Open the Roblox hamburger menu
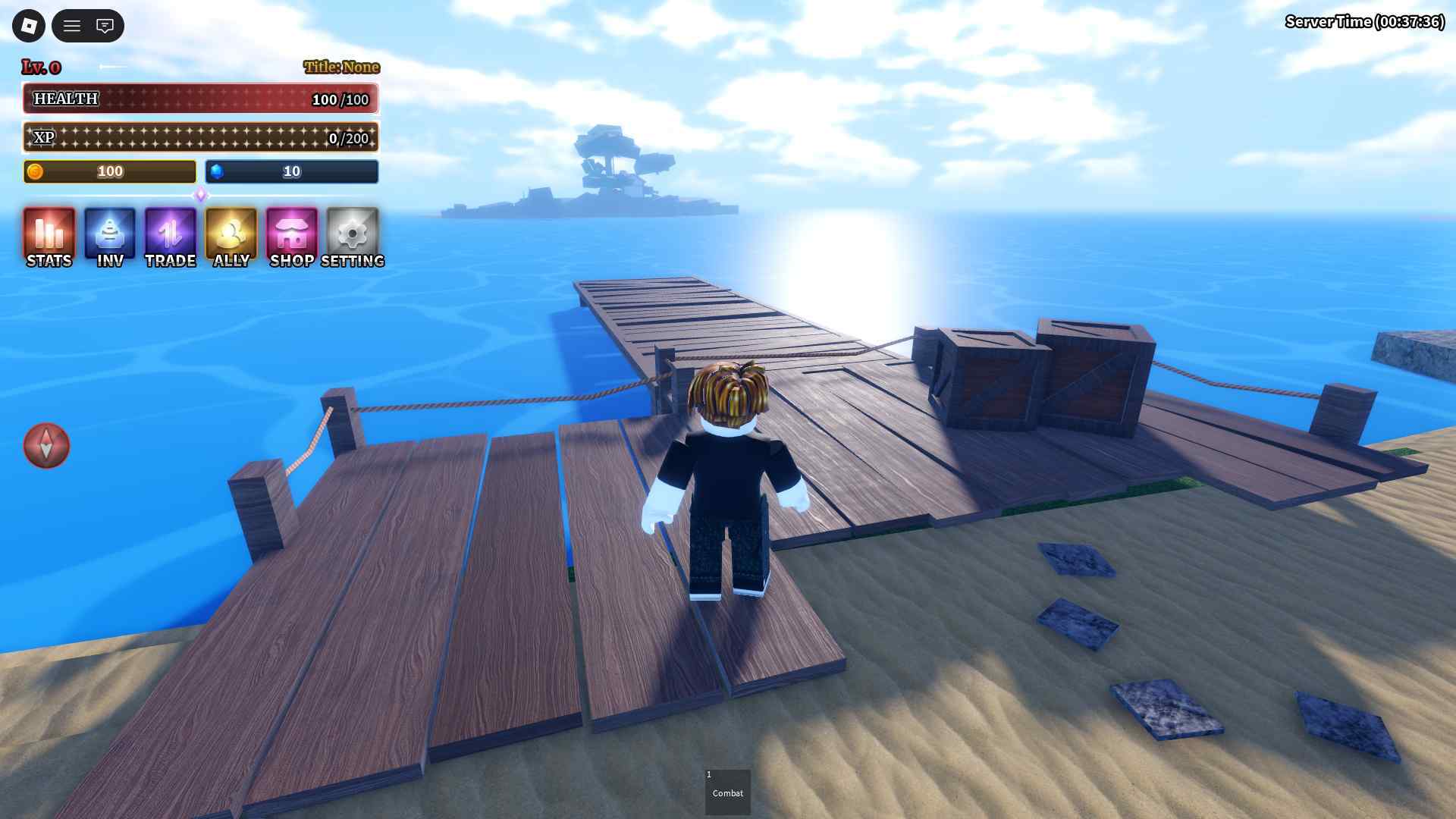The height and width of the screenshot is (819, 1456). pos(72,26)
